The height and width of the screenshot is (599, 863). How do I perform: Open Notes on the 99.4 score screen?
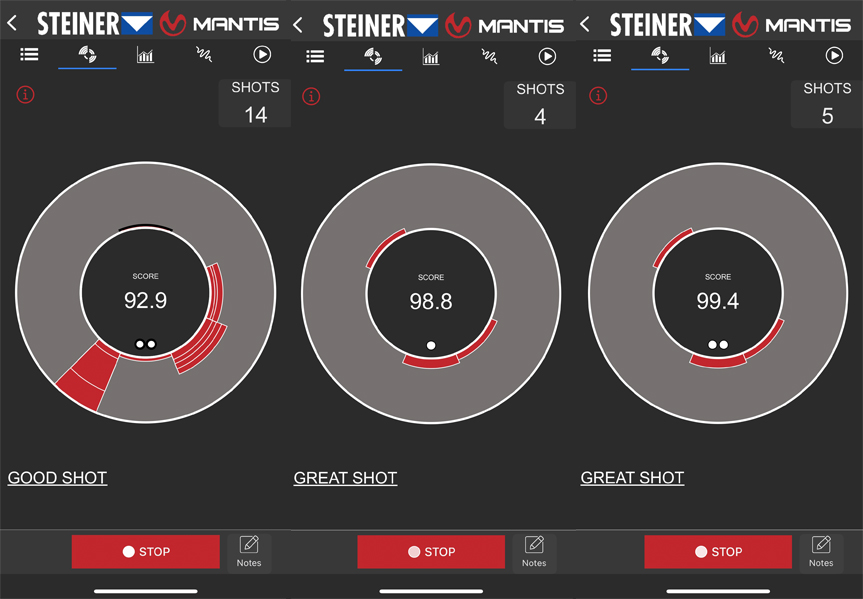821,550
